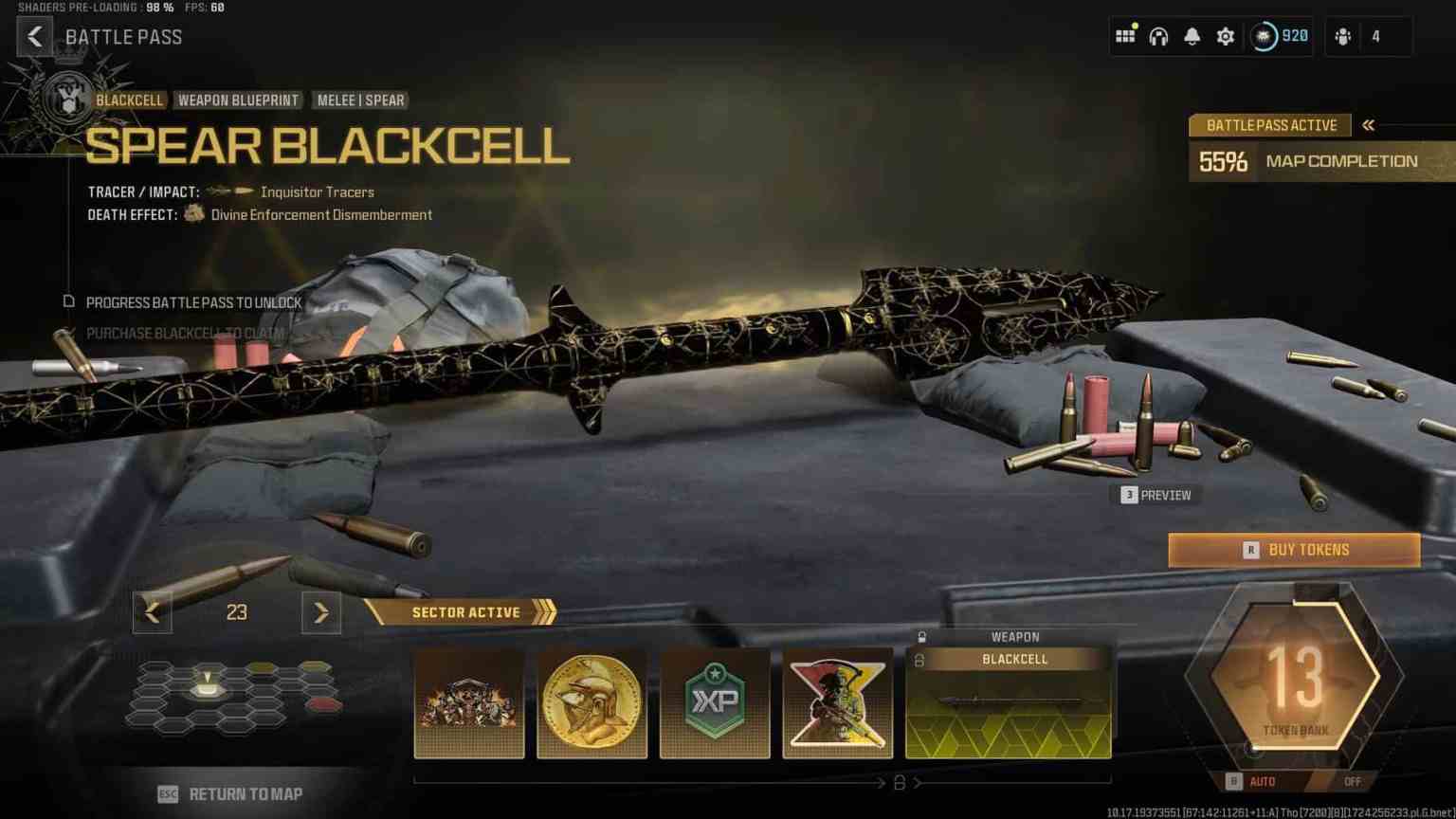The height and width of the screenshot is (819, 1456).
Task: Open settings with the gear icon
Action: point(1225,36)
